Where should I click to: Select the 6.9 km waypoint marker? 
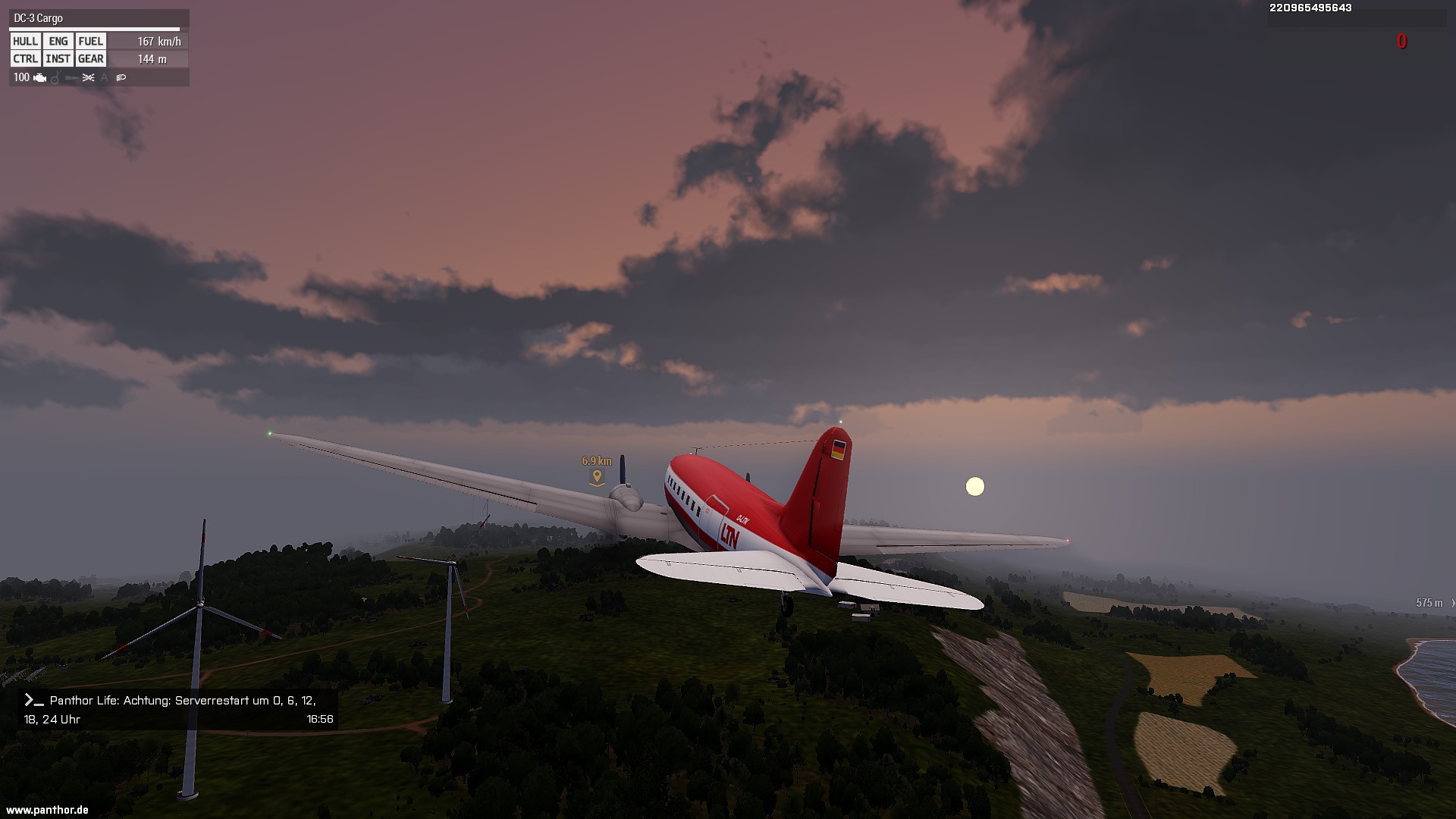tap(597, 476)
